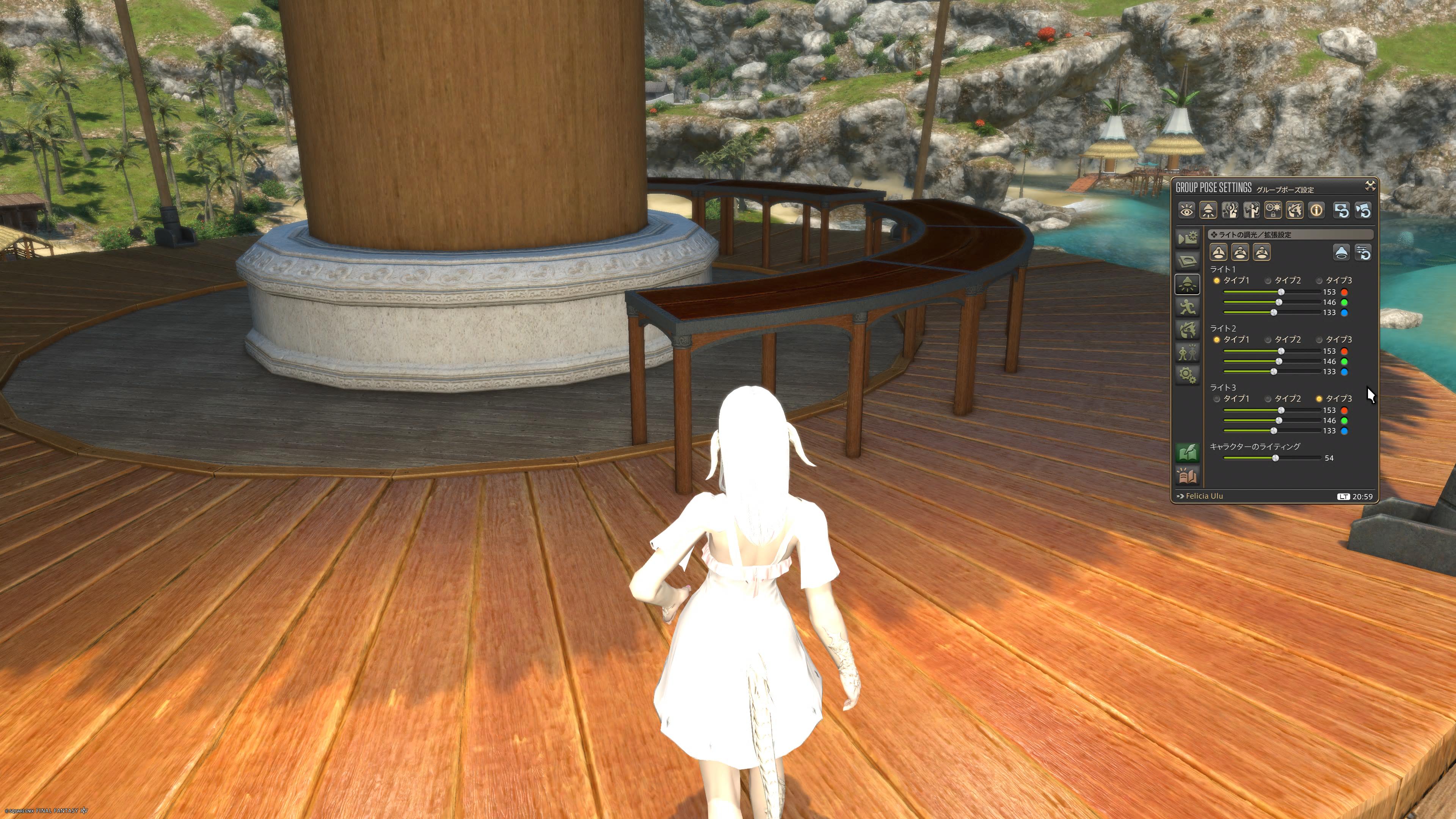Click the キャラクターのライティング slider handle
Image resolution: width=1456 pixels, height=819 pixels.
1275,458
